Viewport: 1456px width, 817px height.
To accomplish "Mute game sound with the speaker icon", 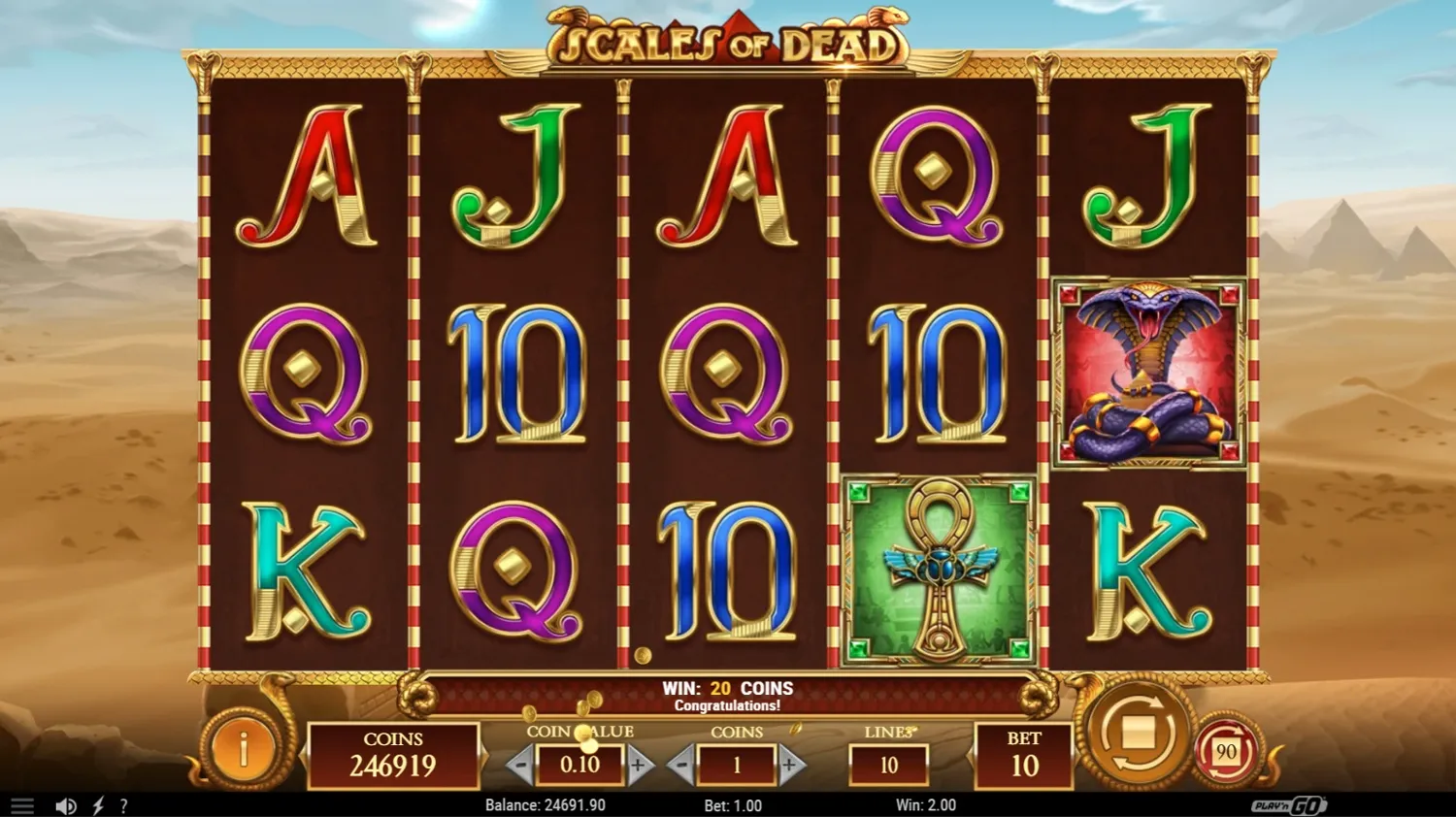I will click(x=66, y=805).
